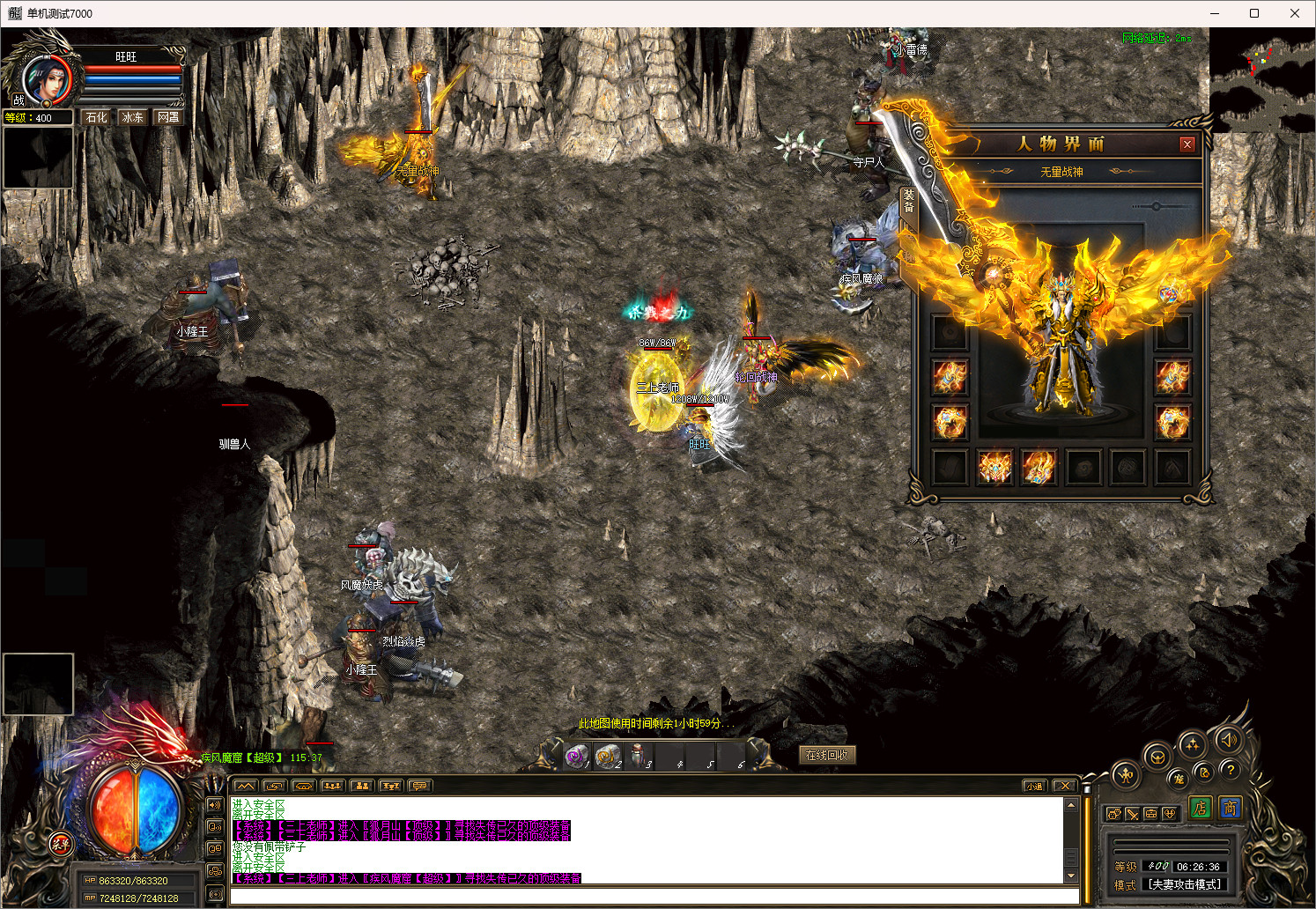Click the player portrait avatar
This screenshot has width=1316, height=909.
pos(46,81)
